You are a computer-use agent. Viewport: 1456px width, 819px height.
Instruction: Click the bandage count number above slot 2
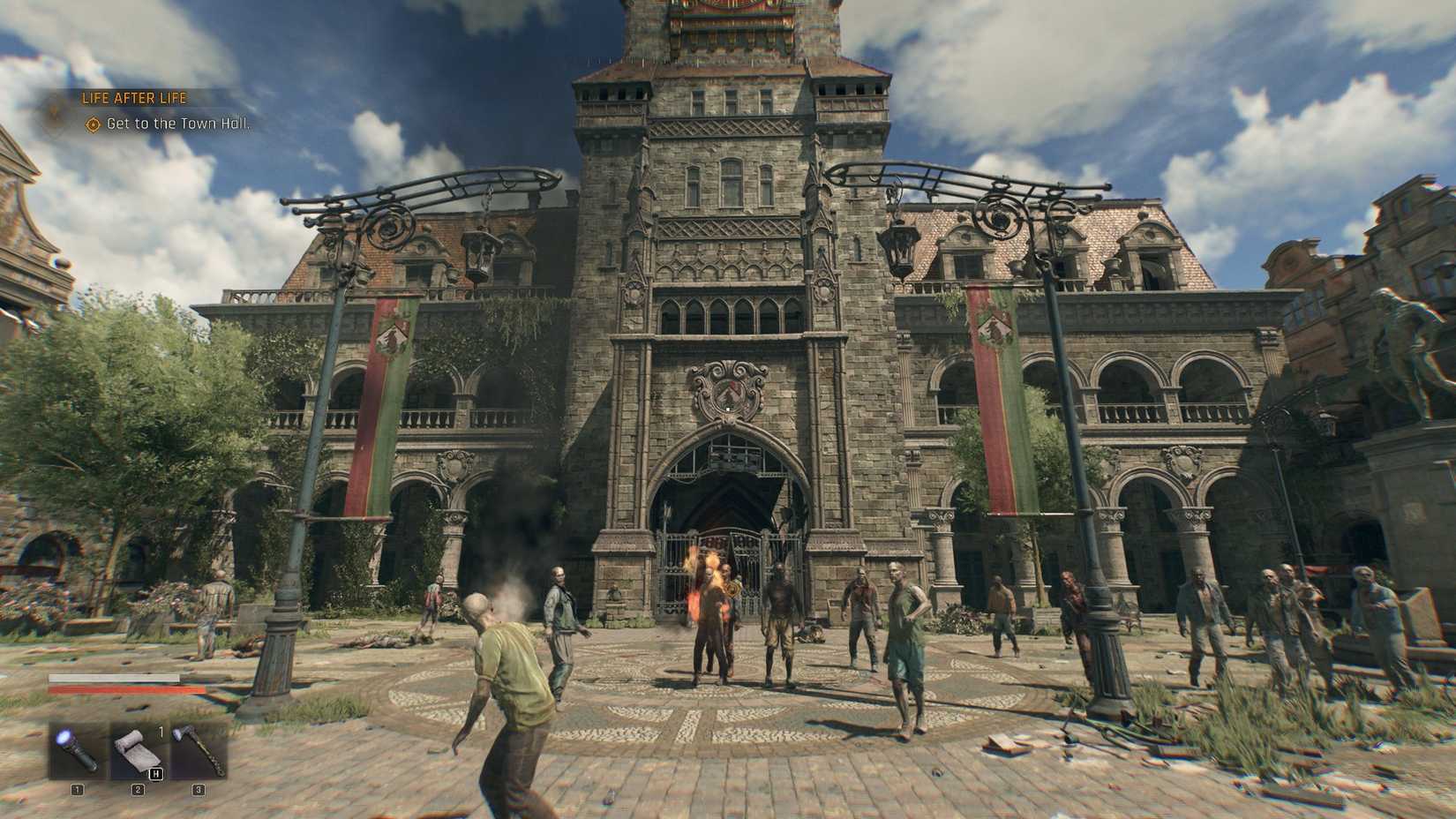tap(161, 732)
